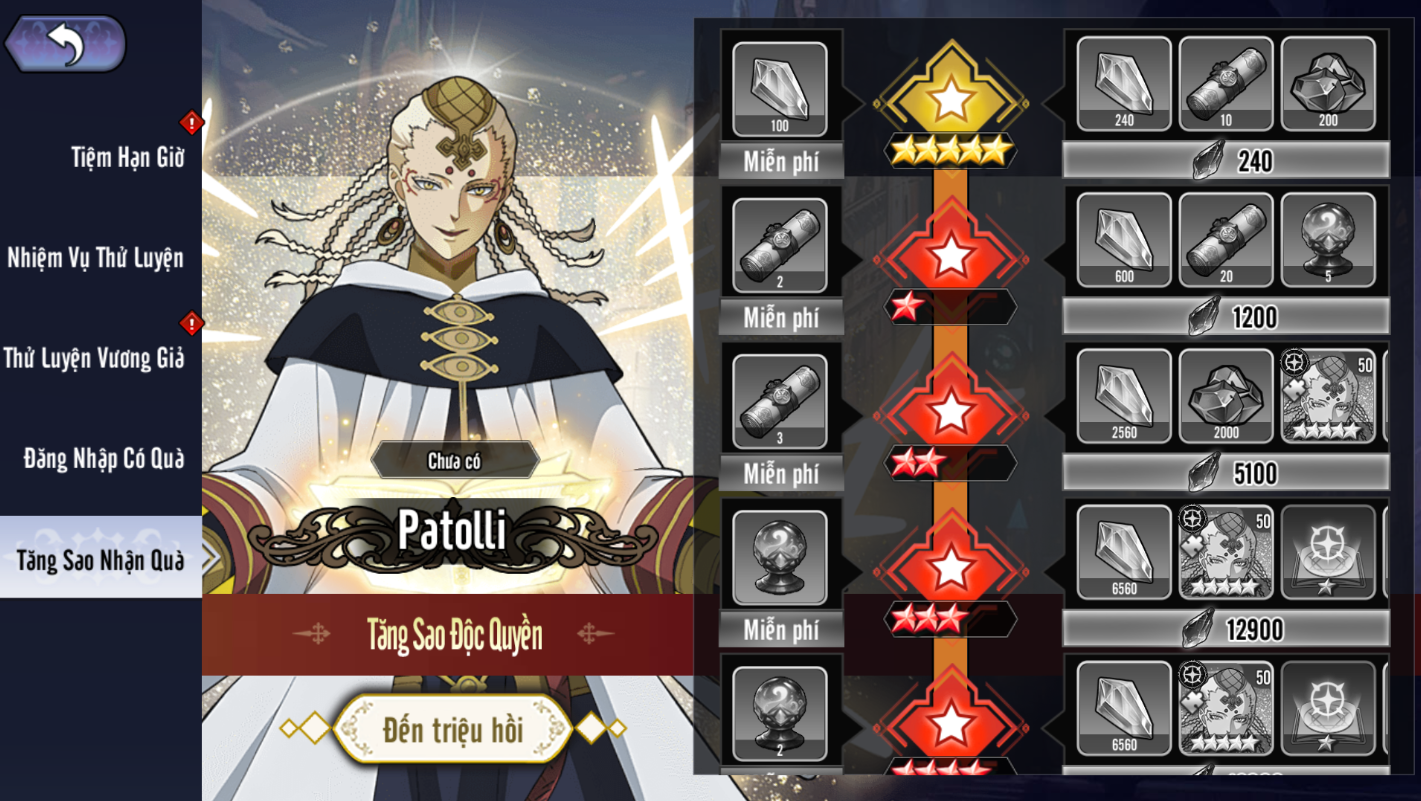The width and height of the screenshot is (1421, 801).
Task: Select the free 3 scrolls reward
Action: 780,401
